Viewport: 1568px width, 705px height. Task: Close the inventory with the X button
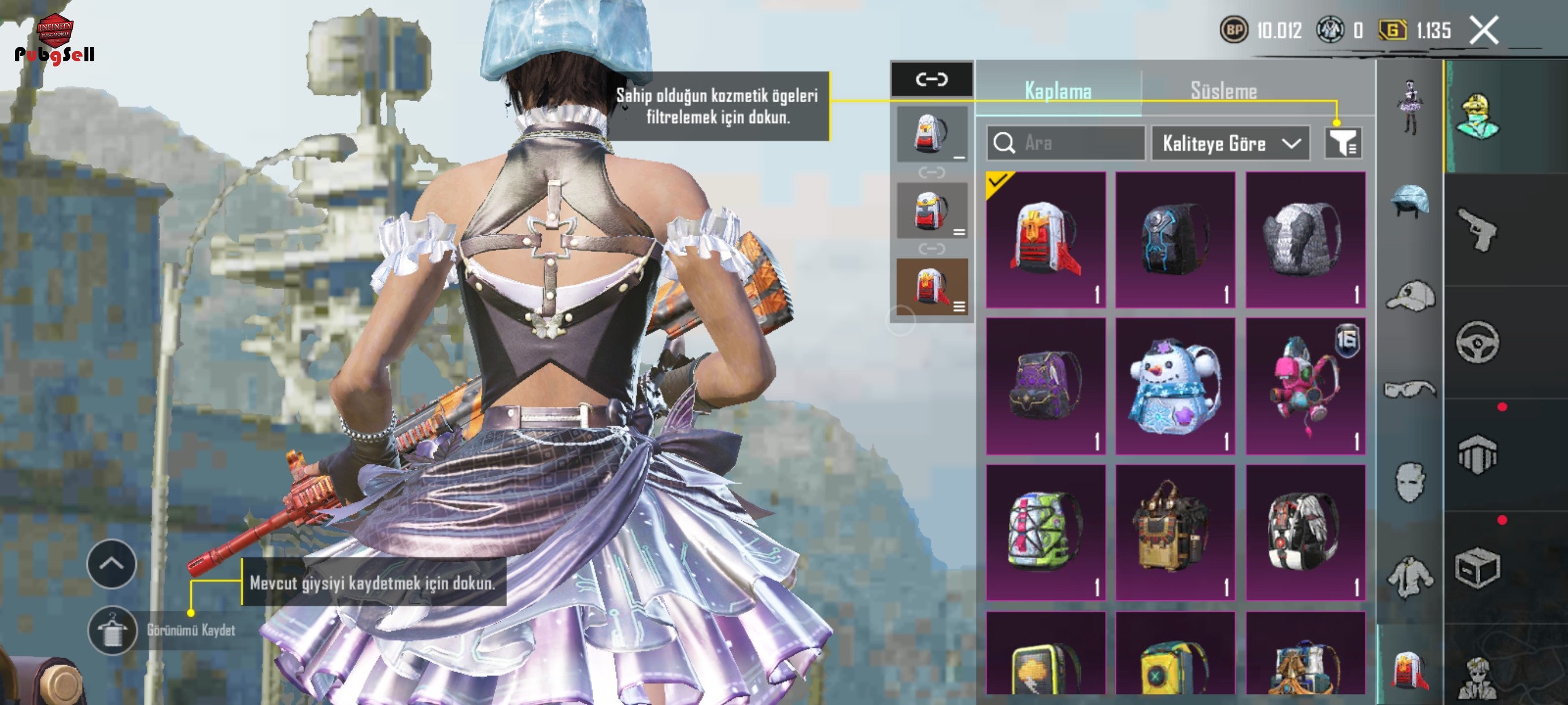[1484, 31]
